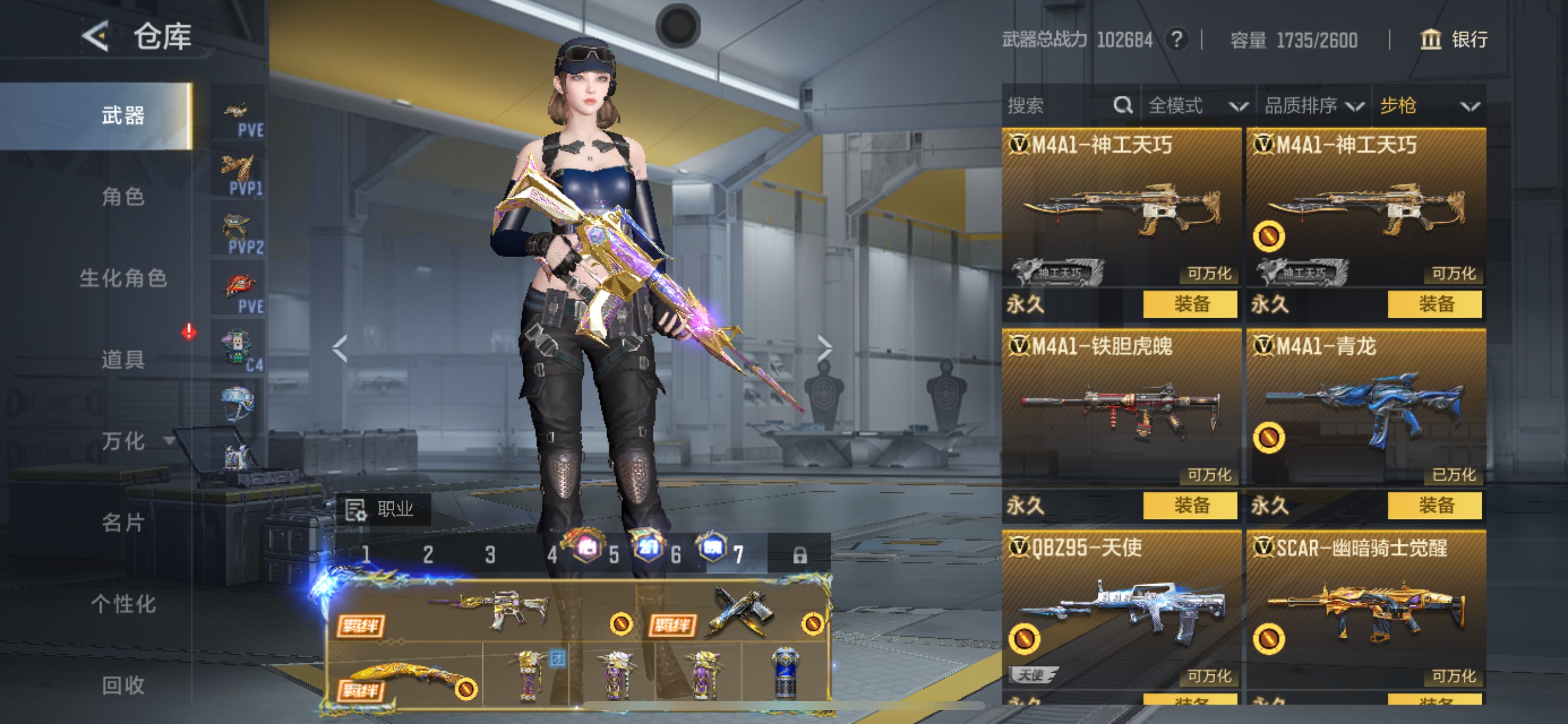This screenshot has width=1568, height=724.
Task: Open the 回收 section
Action: 123,686
